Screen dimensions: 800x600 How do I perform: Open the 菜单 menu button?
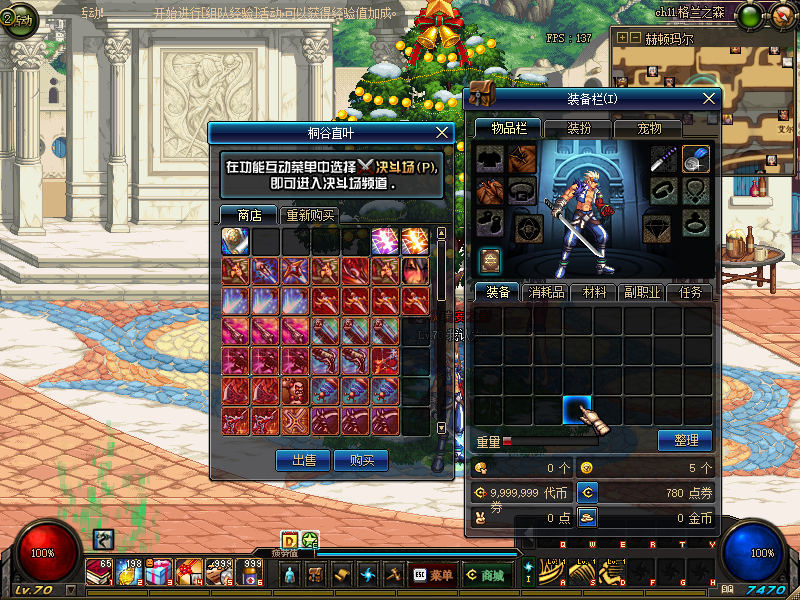pos(432,575)
